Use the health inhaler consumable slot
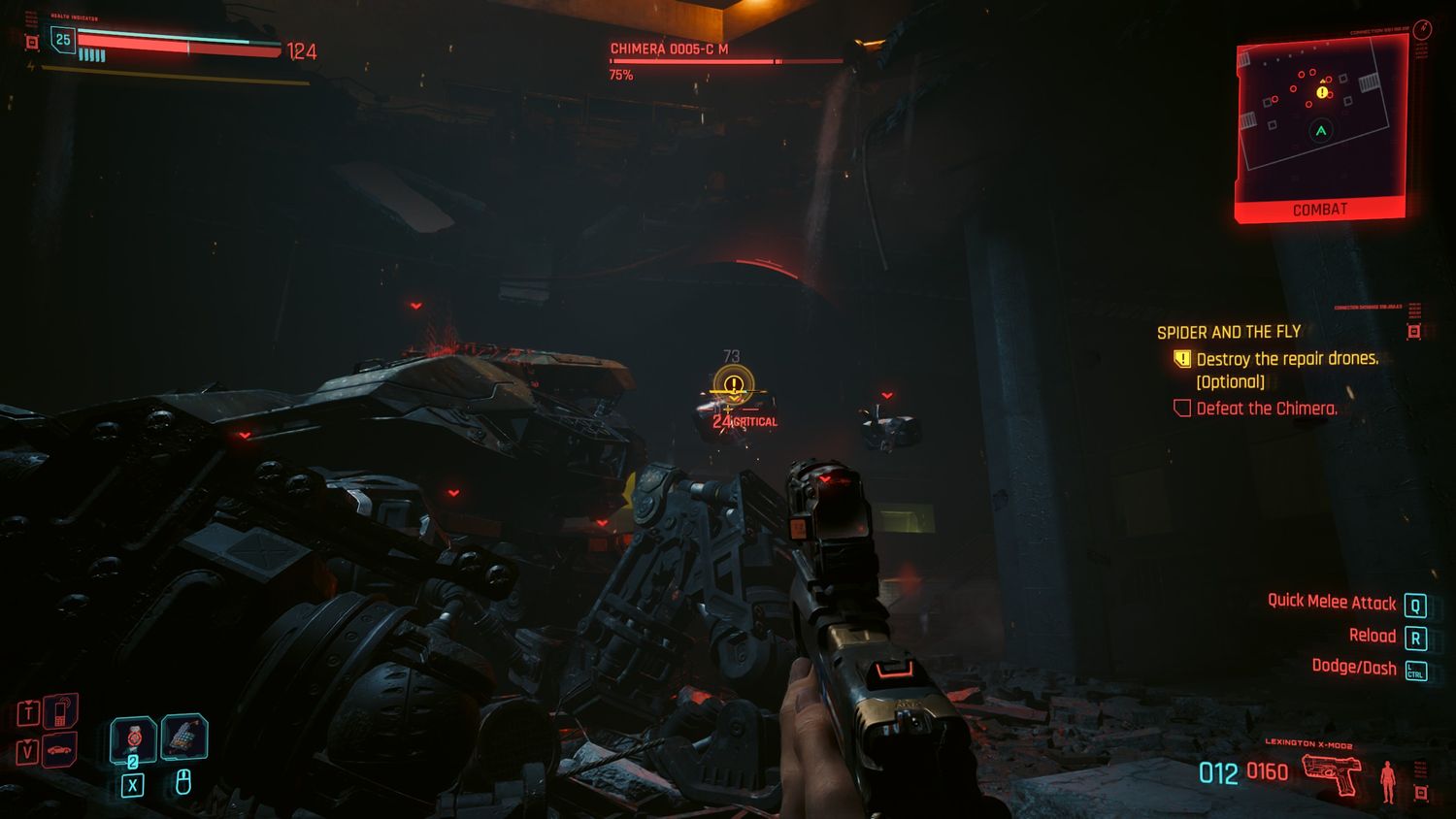This screenshot has width=1456, height=819. (x=133, y=740)
